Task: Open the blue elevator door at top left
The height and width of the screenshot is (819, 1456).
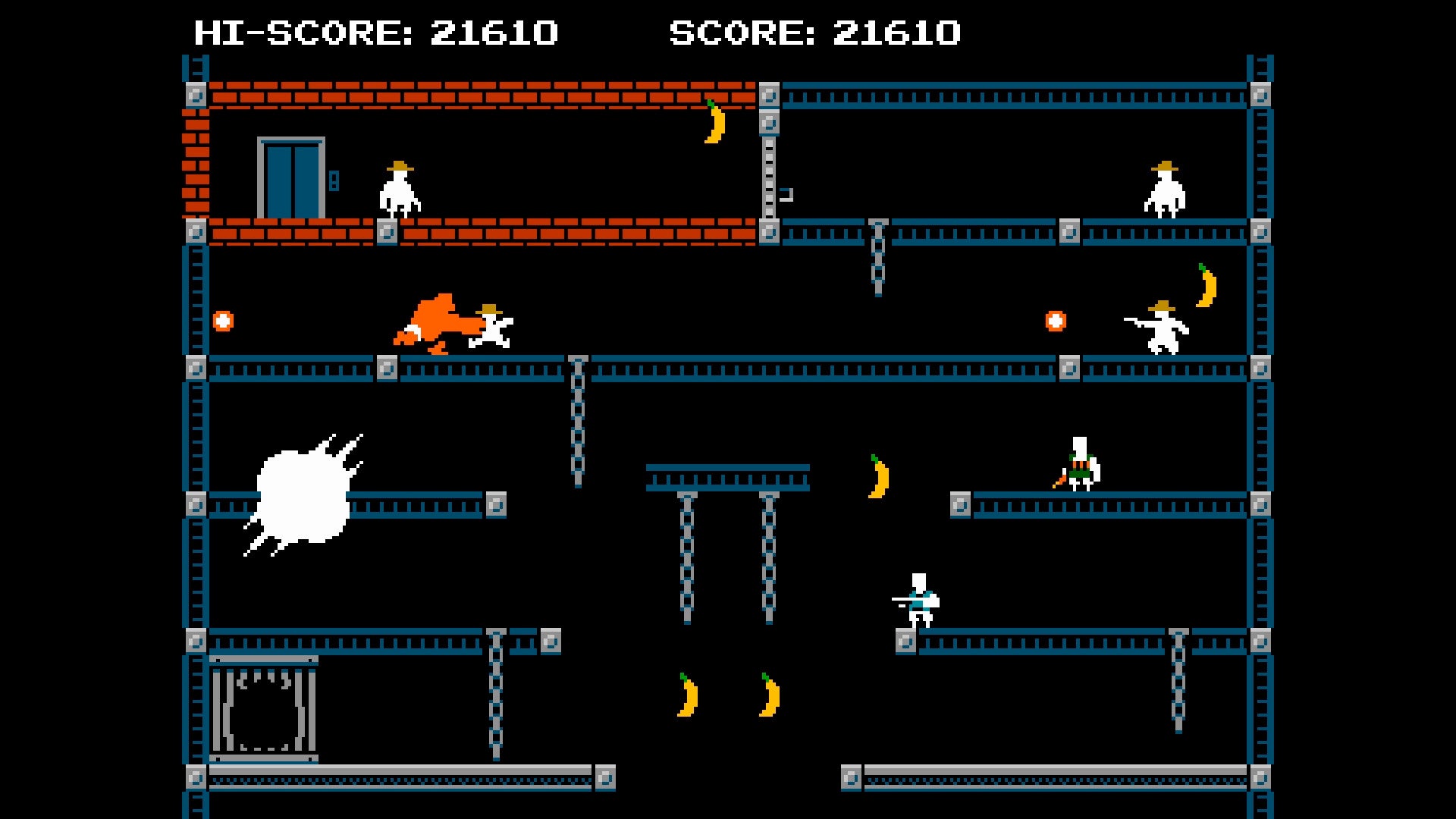Action: [290, 177]
